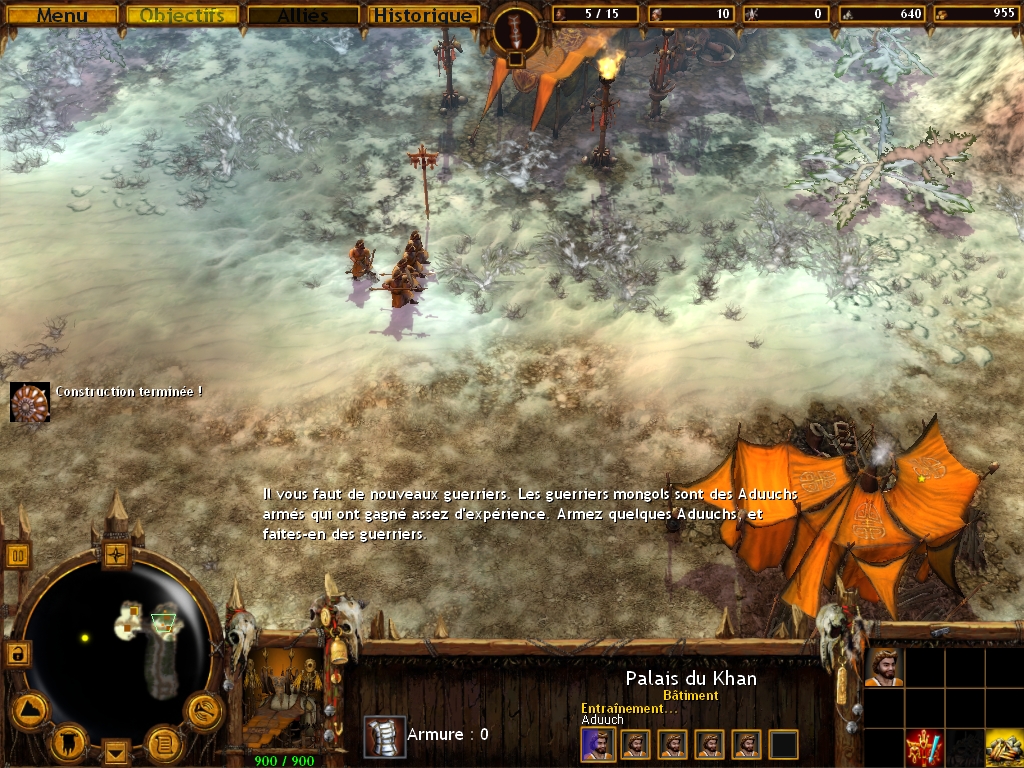Image resolution: width=1024 pixels, height=768 pixels.
Task: Train an Aduuch from the command grid
Action: [884, 667]
